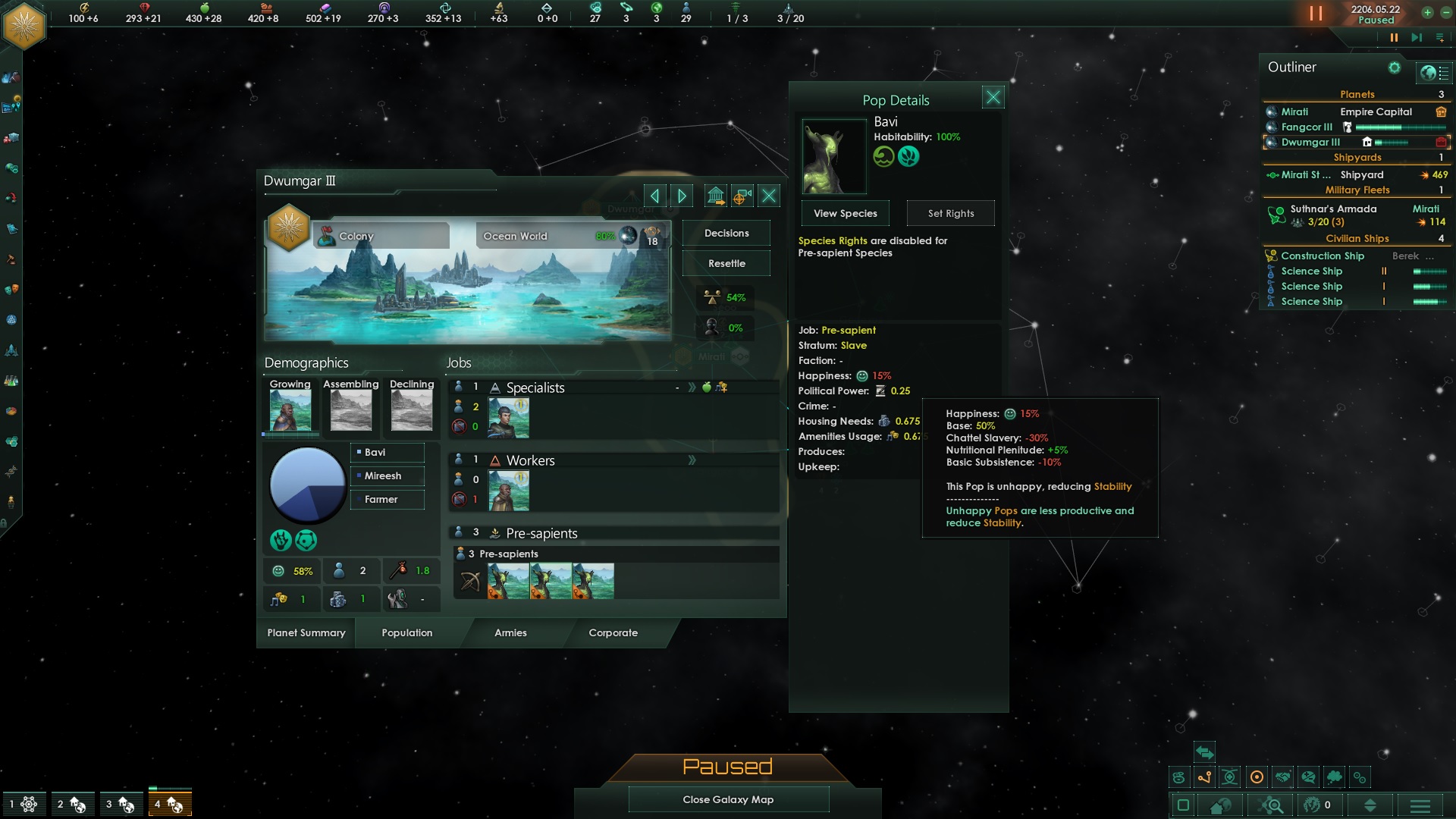Select Suthnar's Armada fleet
The image size is (1456, 819).
(x=1332, y=209)
